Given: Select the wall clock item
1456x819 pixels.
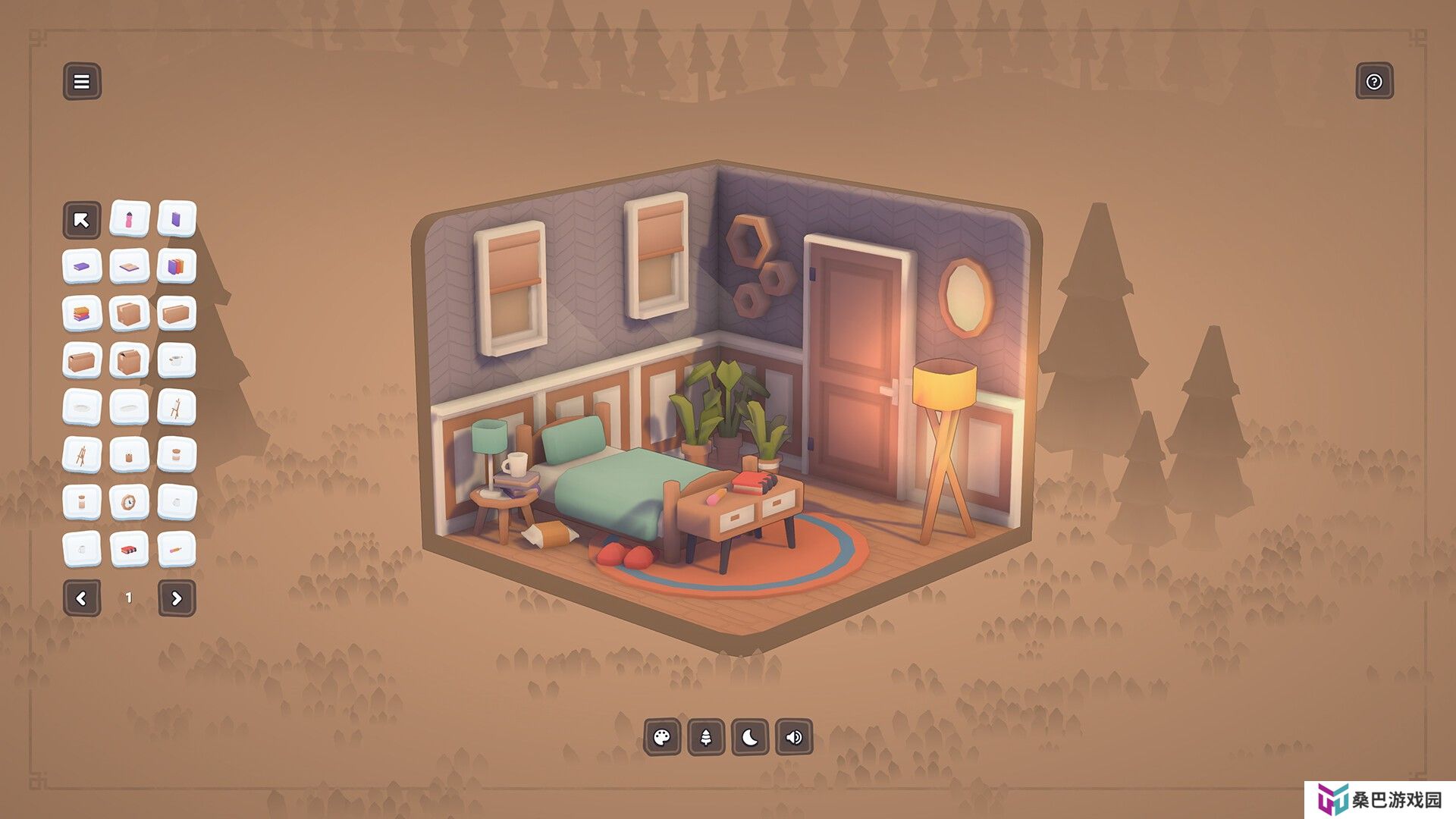Looking at the screenshot, I should [x=129, y=502].
